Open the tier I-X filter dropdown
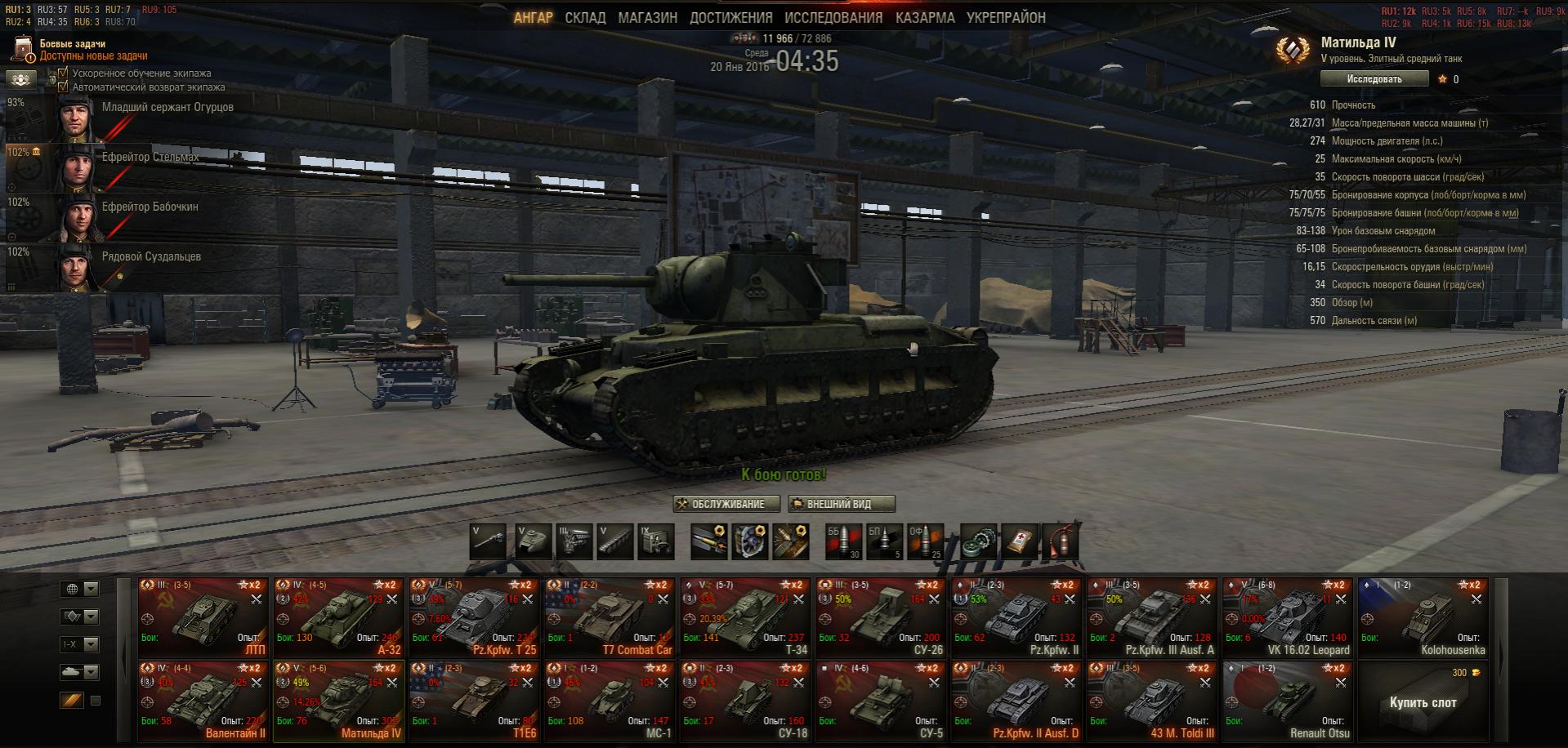Viewport: 1568px width, 748px height. tap(80, 644)
